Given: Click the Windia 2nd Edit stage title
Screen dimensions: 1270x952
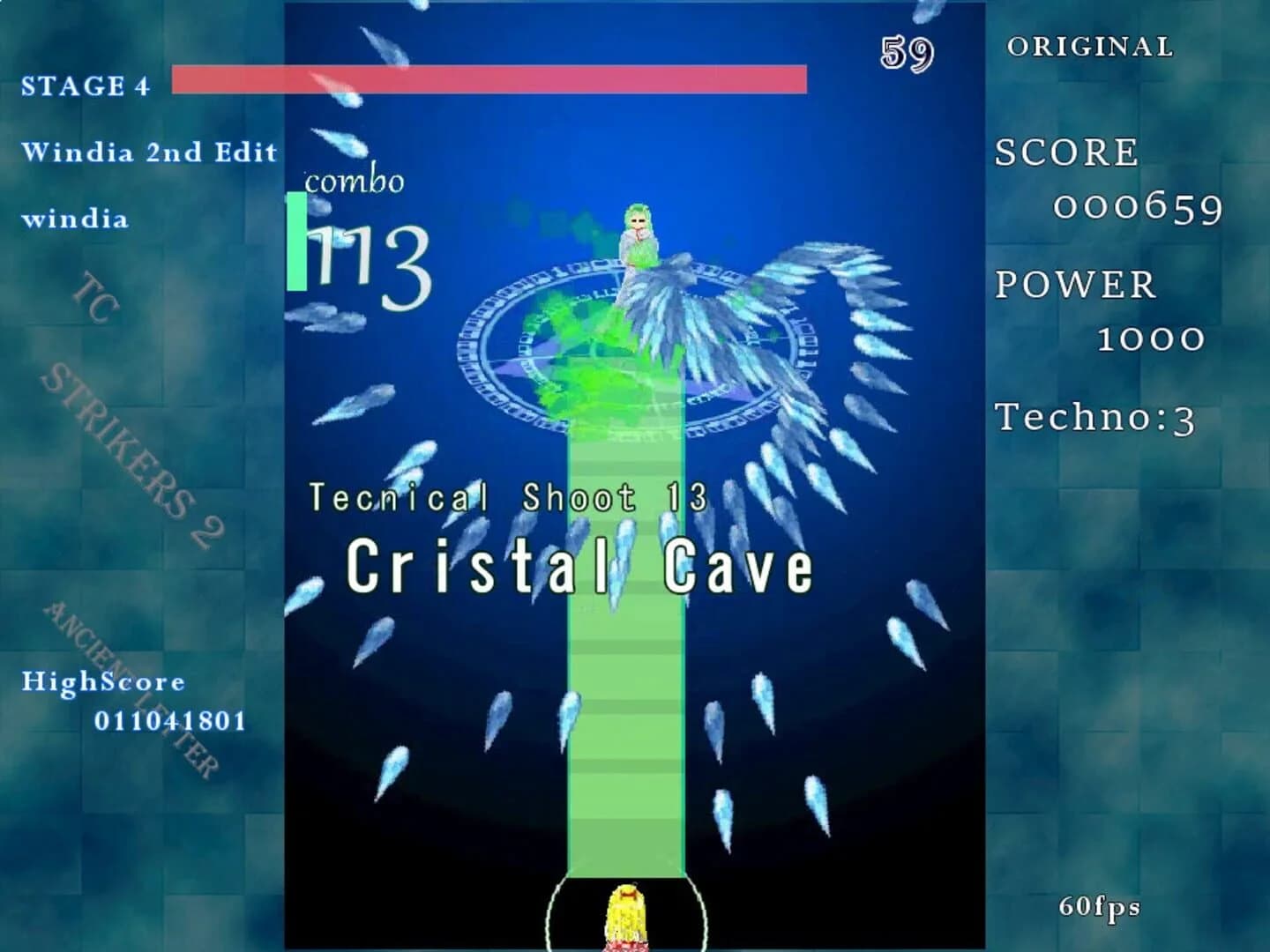Looking at the screenshot, I should (150, 152).
